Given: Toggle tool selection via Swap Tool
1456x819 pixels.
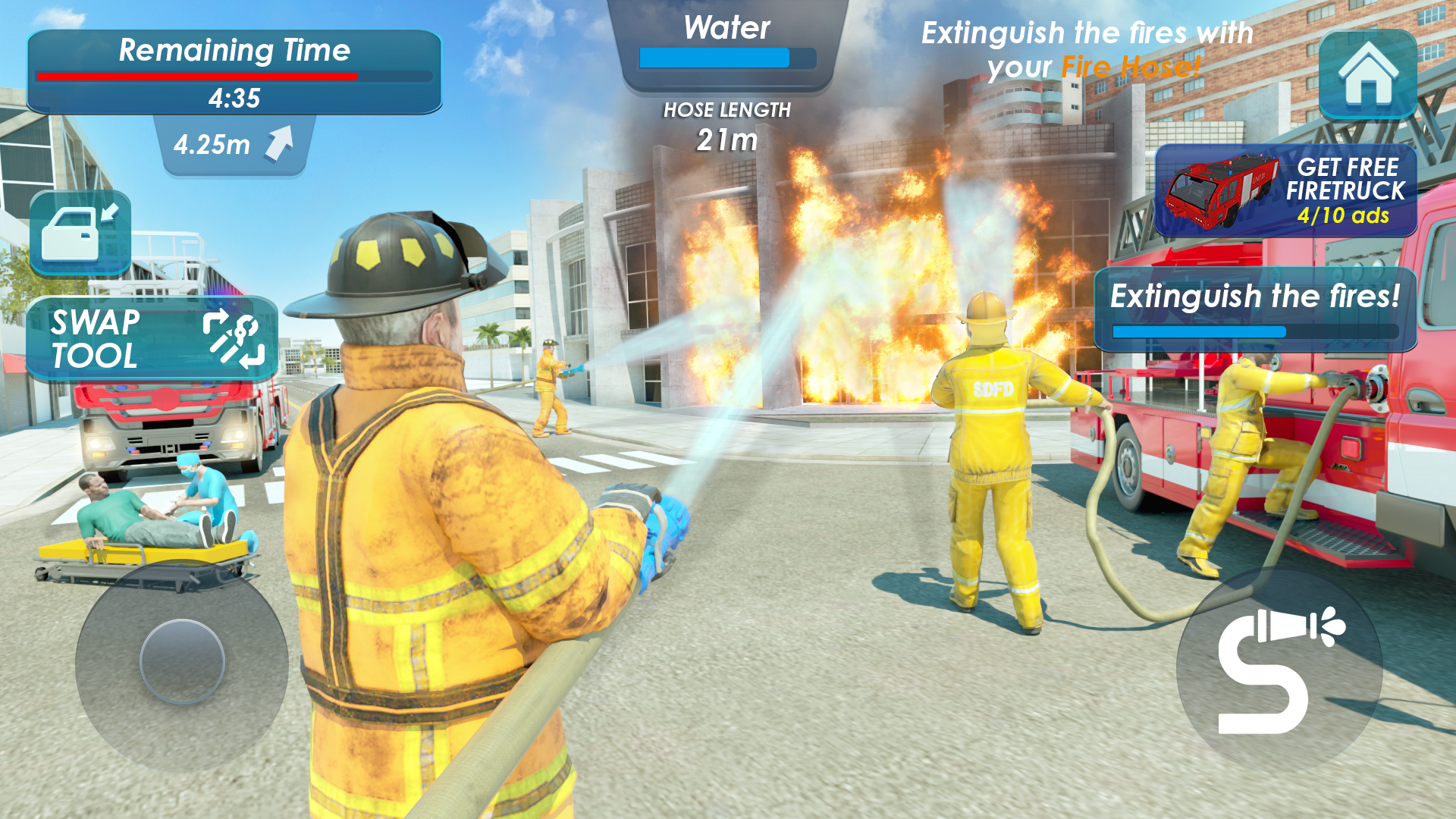Looking at the screenshot, I should point(152,337).
